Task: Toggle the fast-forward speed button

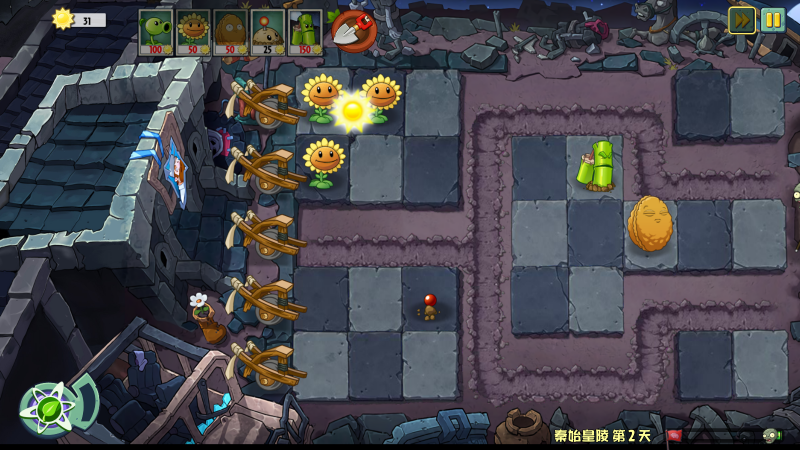Action: pyautogui.click(x=741, y=20)
